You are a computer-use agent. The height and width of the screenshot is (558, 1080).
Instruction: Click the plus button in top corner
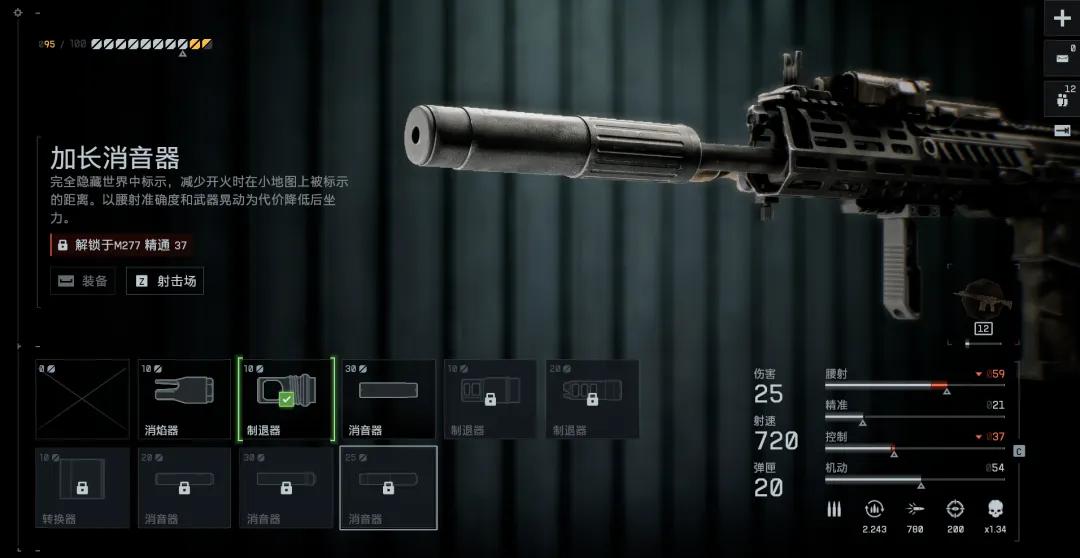(1062, 18)
